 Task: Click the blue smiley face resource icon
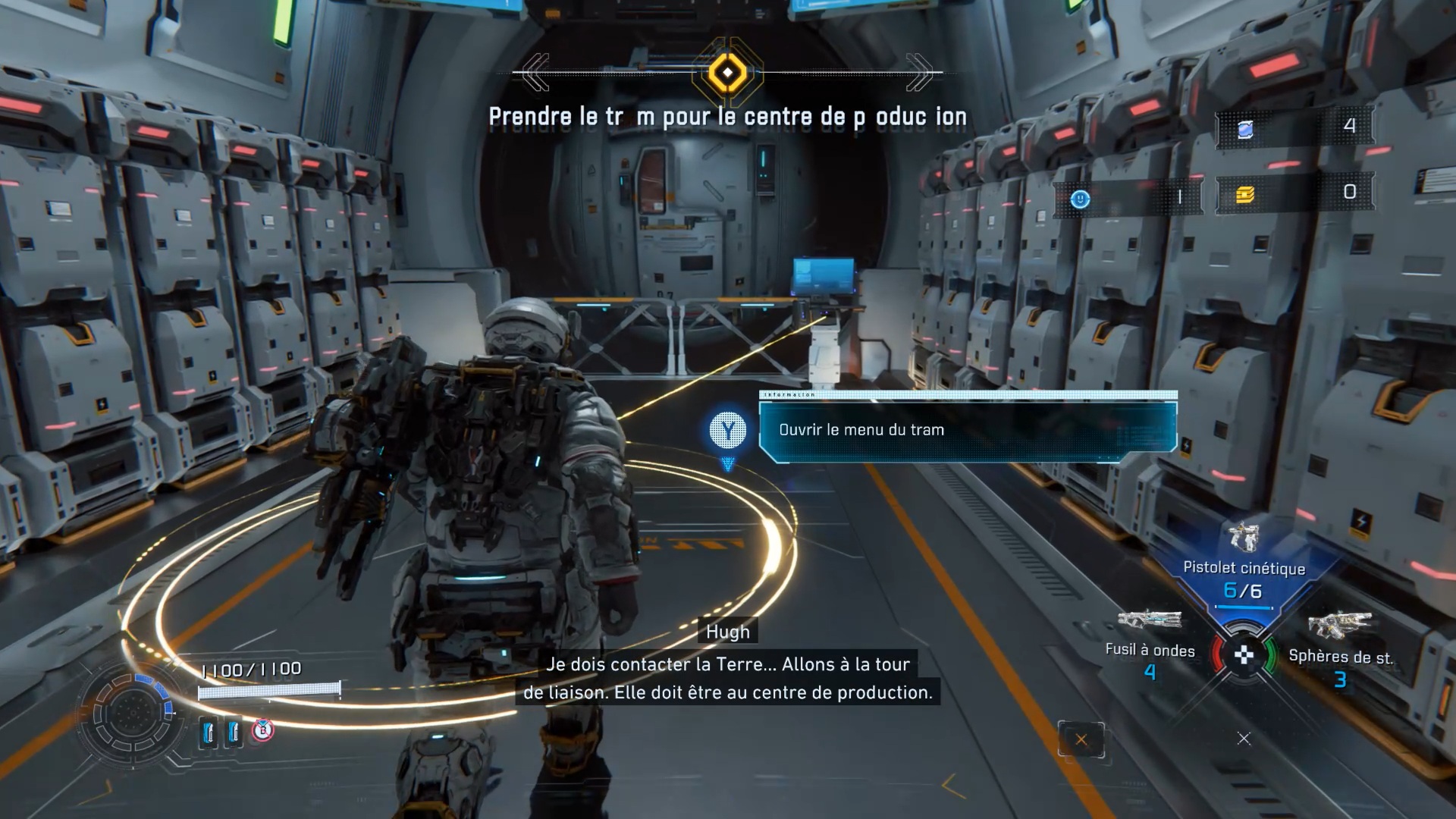click(1080, 199)
